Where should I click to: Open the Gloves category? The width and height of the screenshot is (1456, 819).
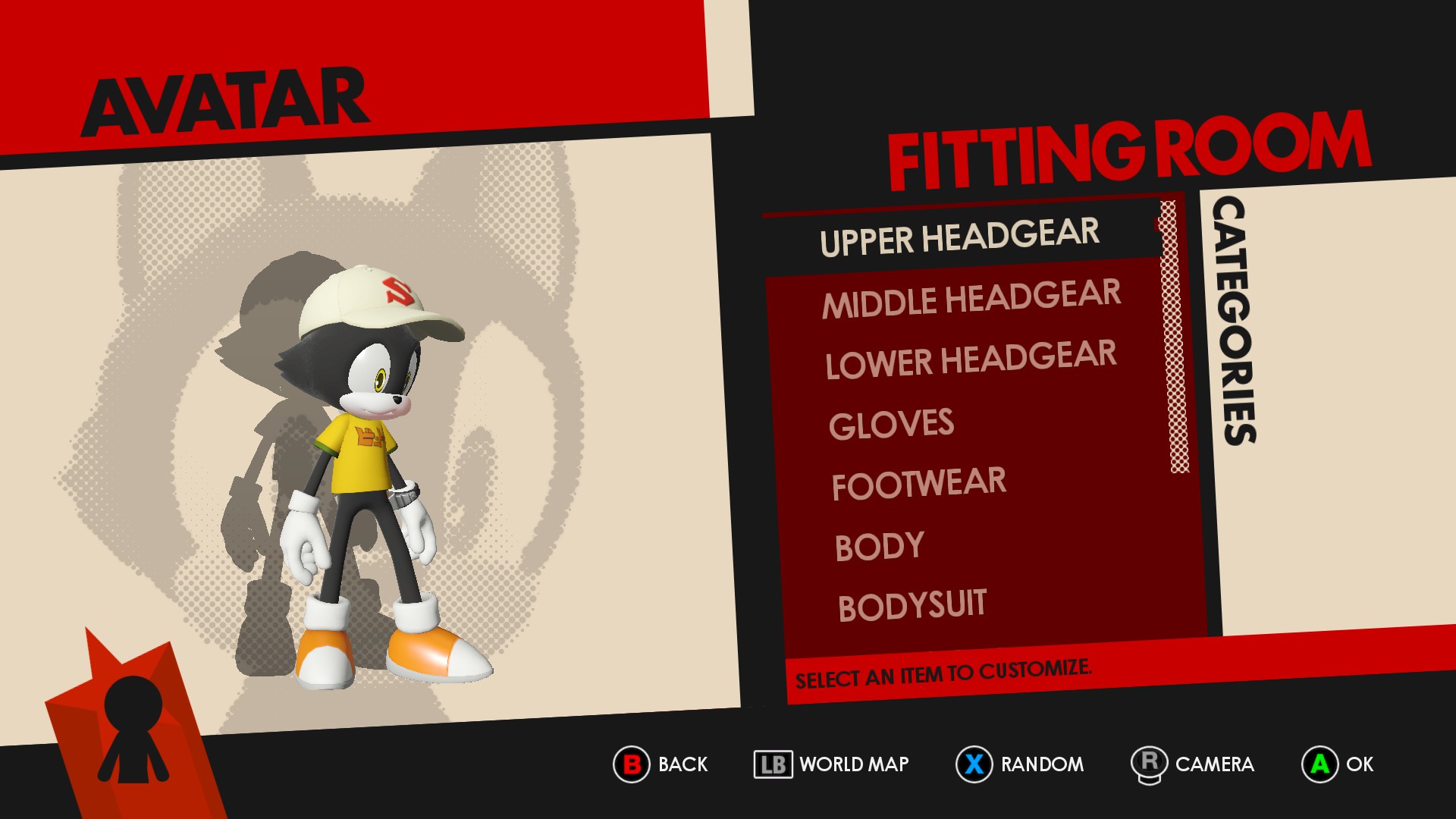(x=891, y=424)
